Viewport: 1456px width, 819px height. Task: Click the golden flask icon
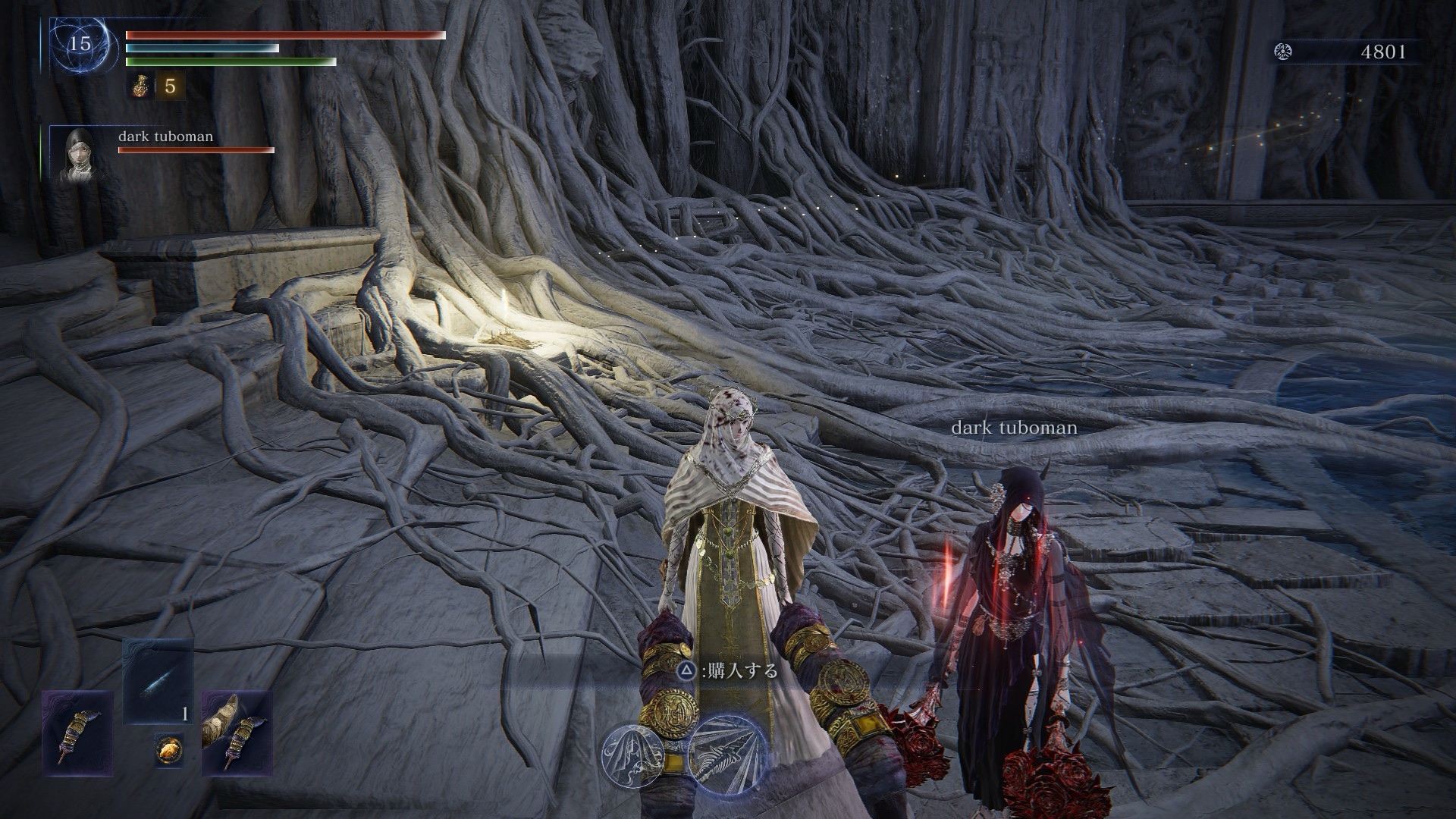(140, 86)
